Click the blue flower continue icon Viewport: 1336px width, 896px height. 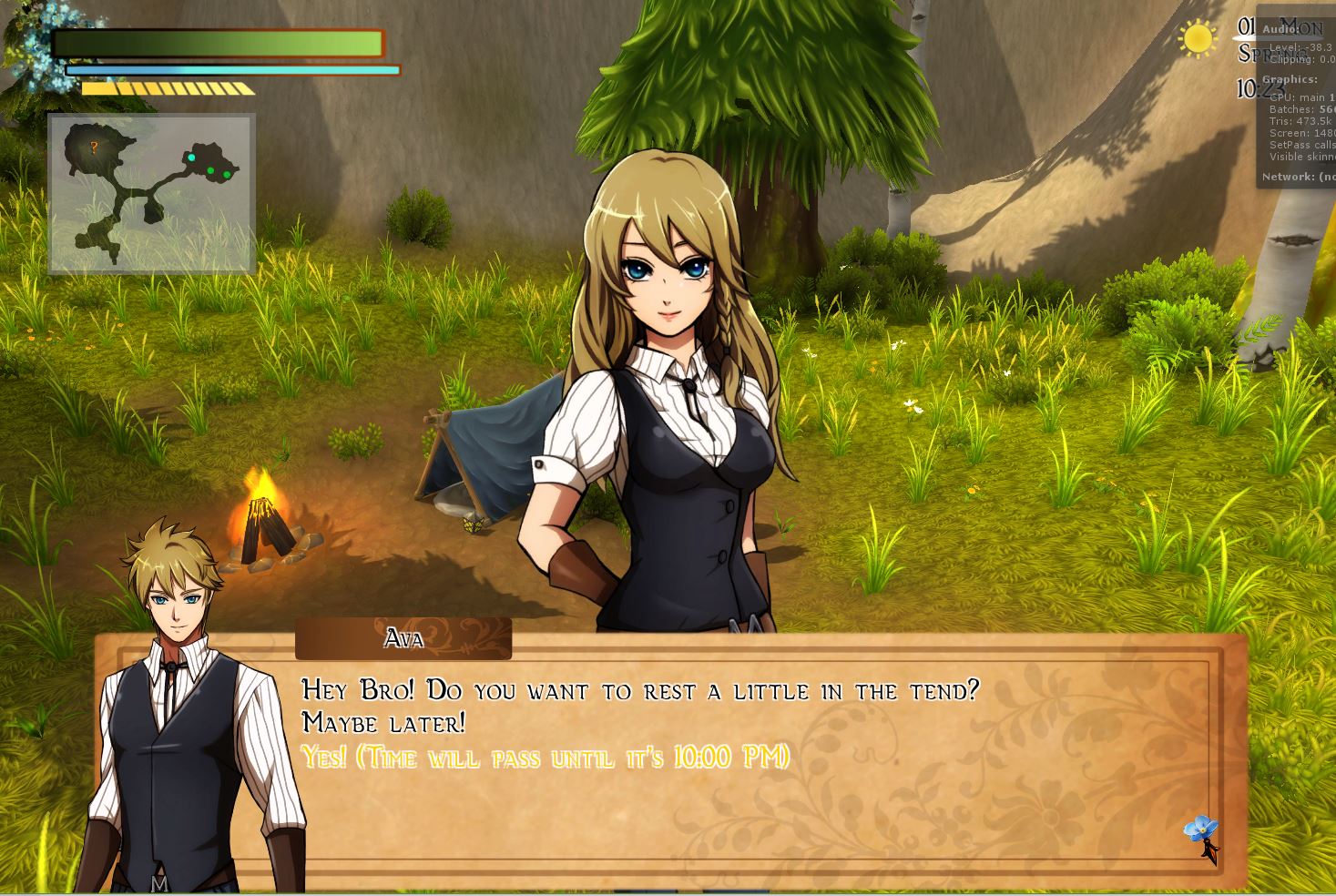1201,830
